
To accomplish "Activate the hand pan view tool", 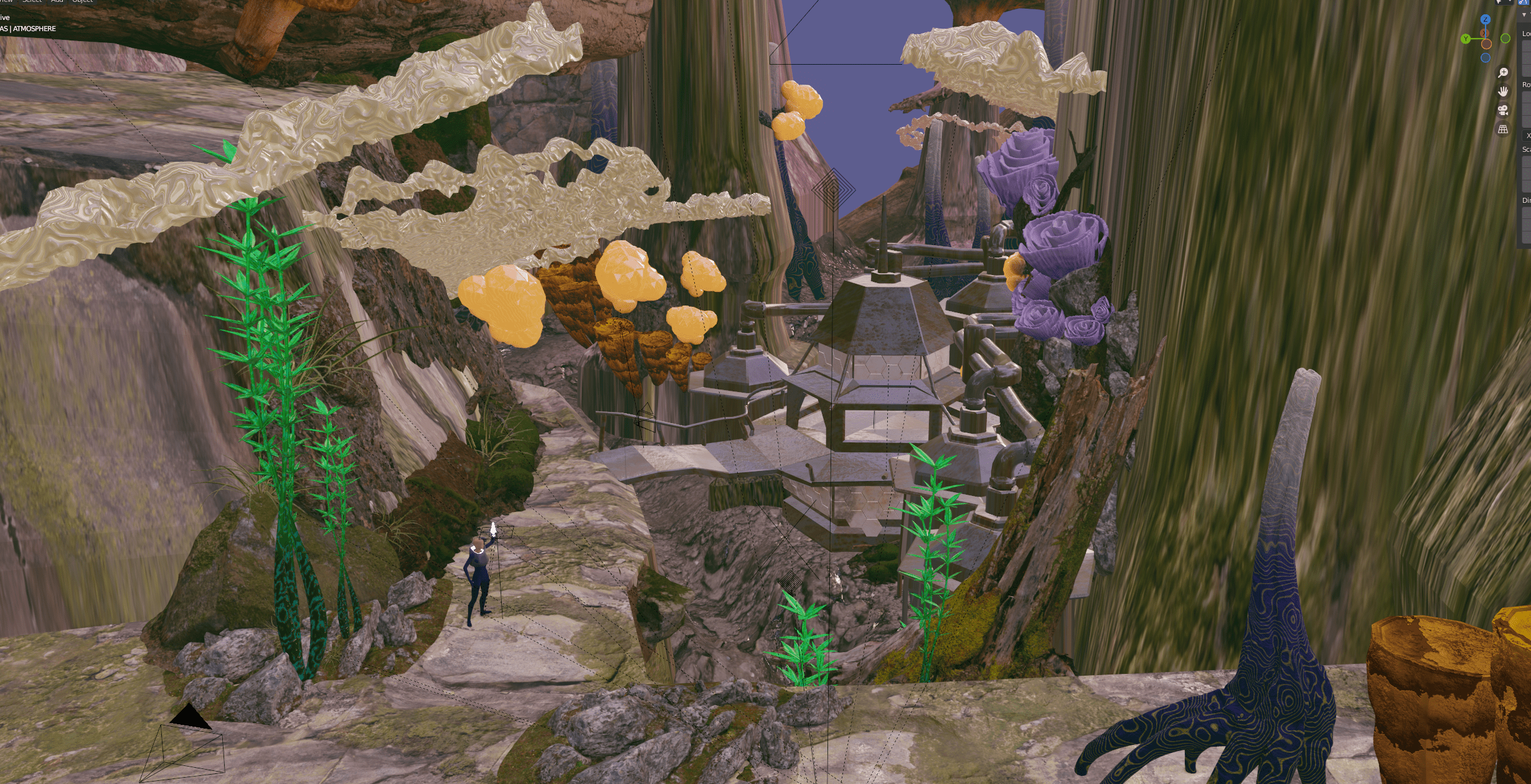I will pyautogui.click(x=1503, y=91).
